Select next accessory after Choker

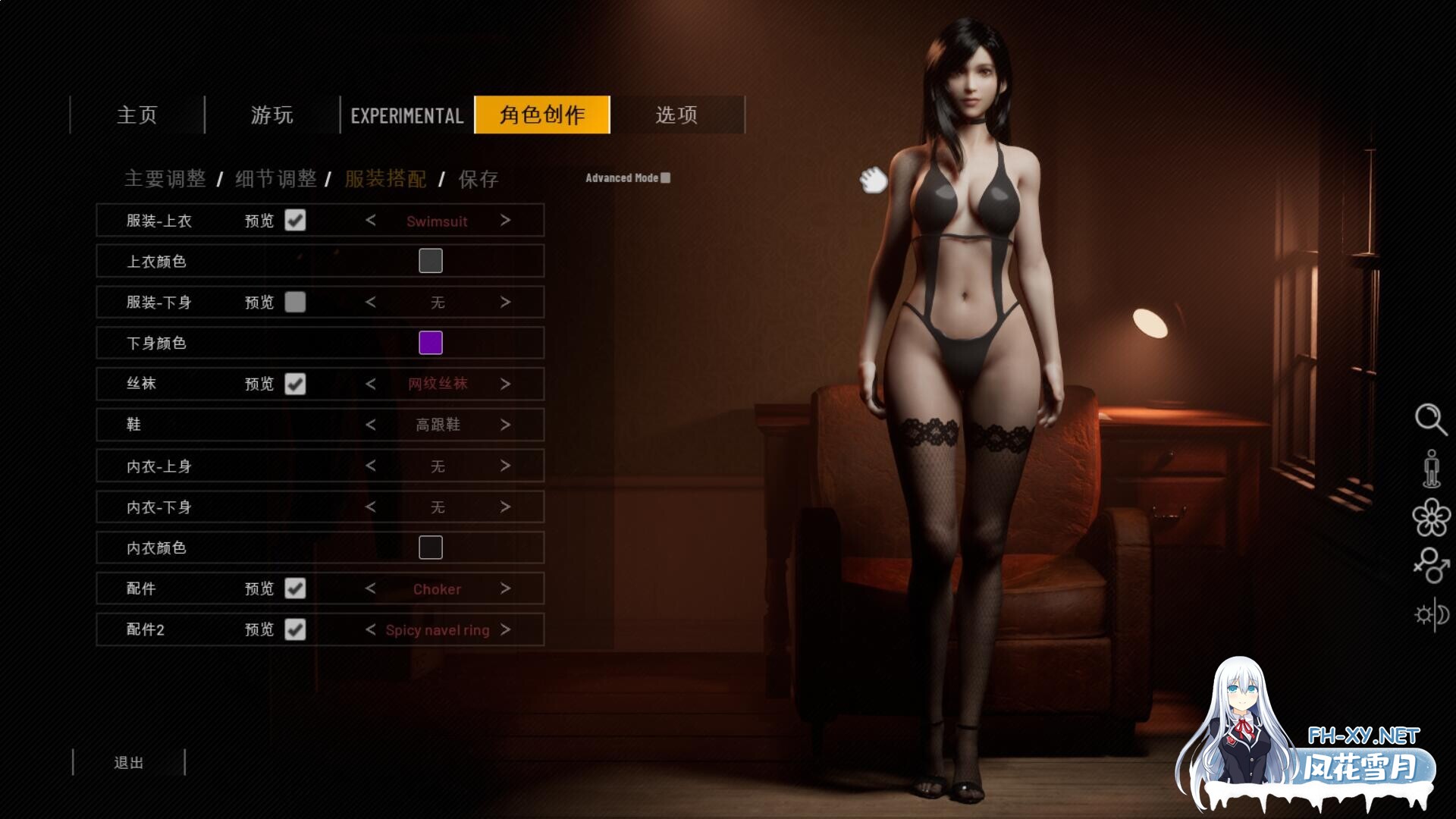click(505, 588)
